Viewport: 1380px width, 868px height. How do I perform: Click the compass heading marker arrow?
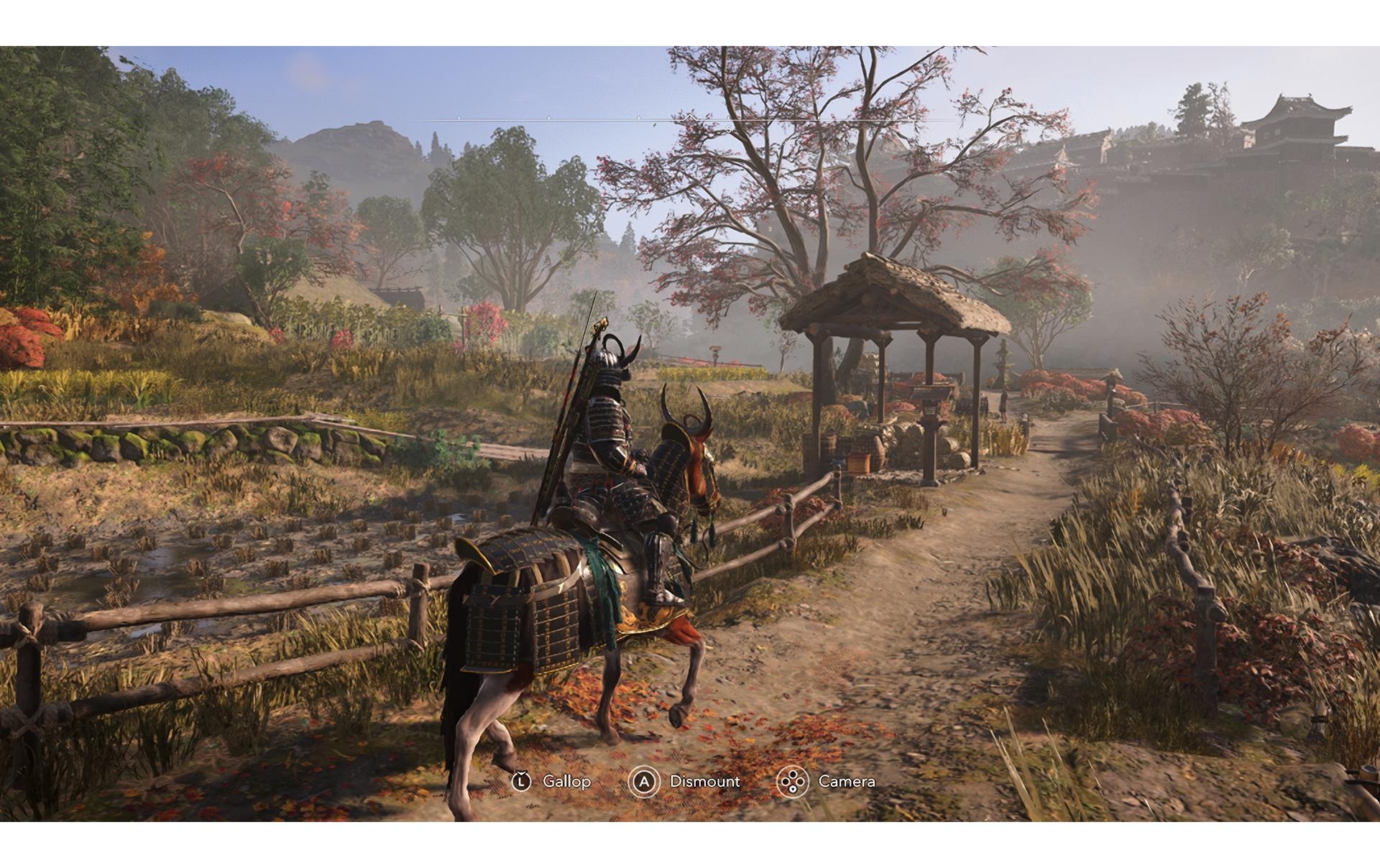click(690, 117)
